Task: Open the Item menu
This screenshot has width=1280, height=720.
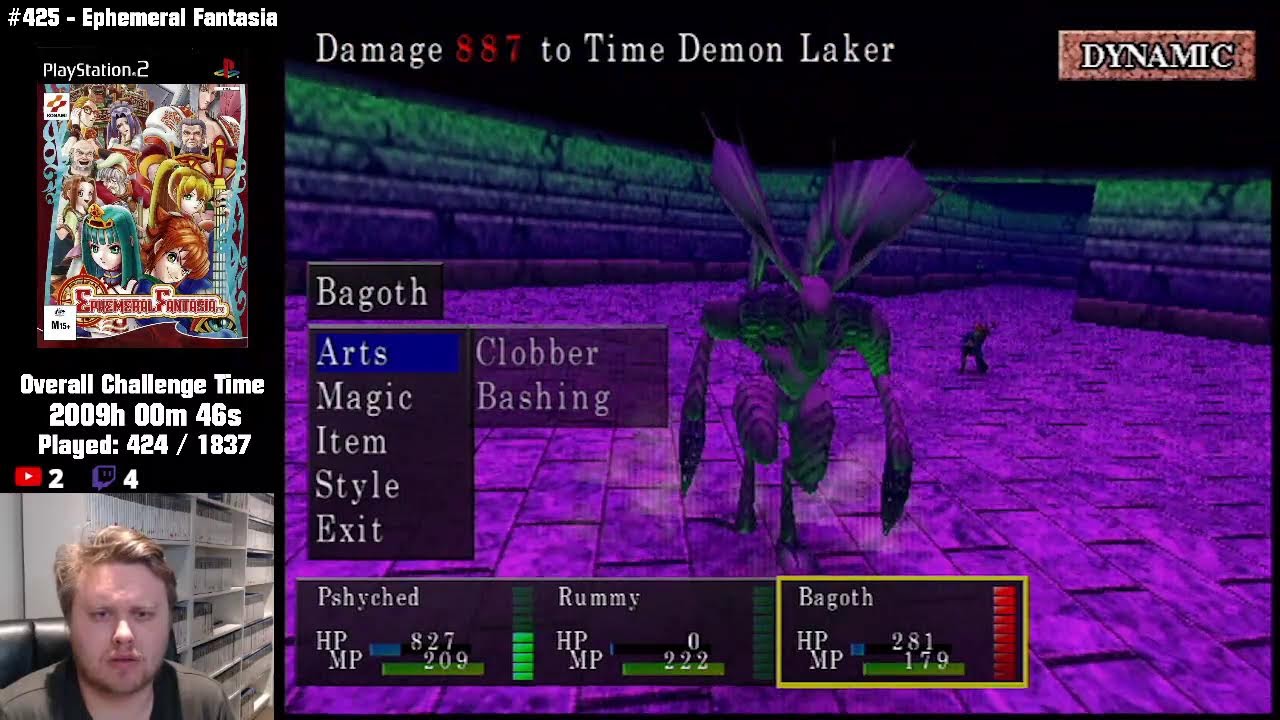Action: click(351, 442)
